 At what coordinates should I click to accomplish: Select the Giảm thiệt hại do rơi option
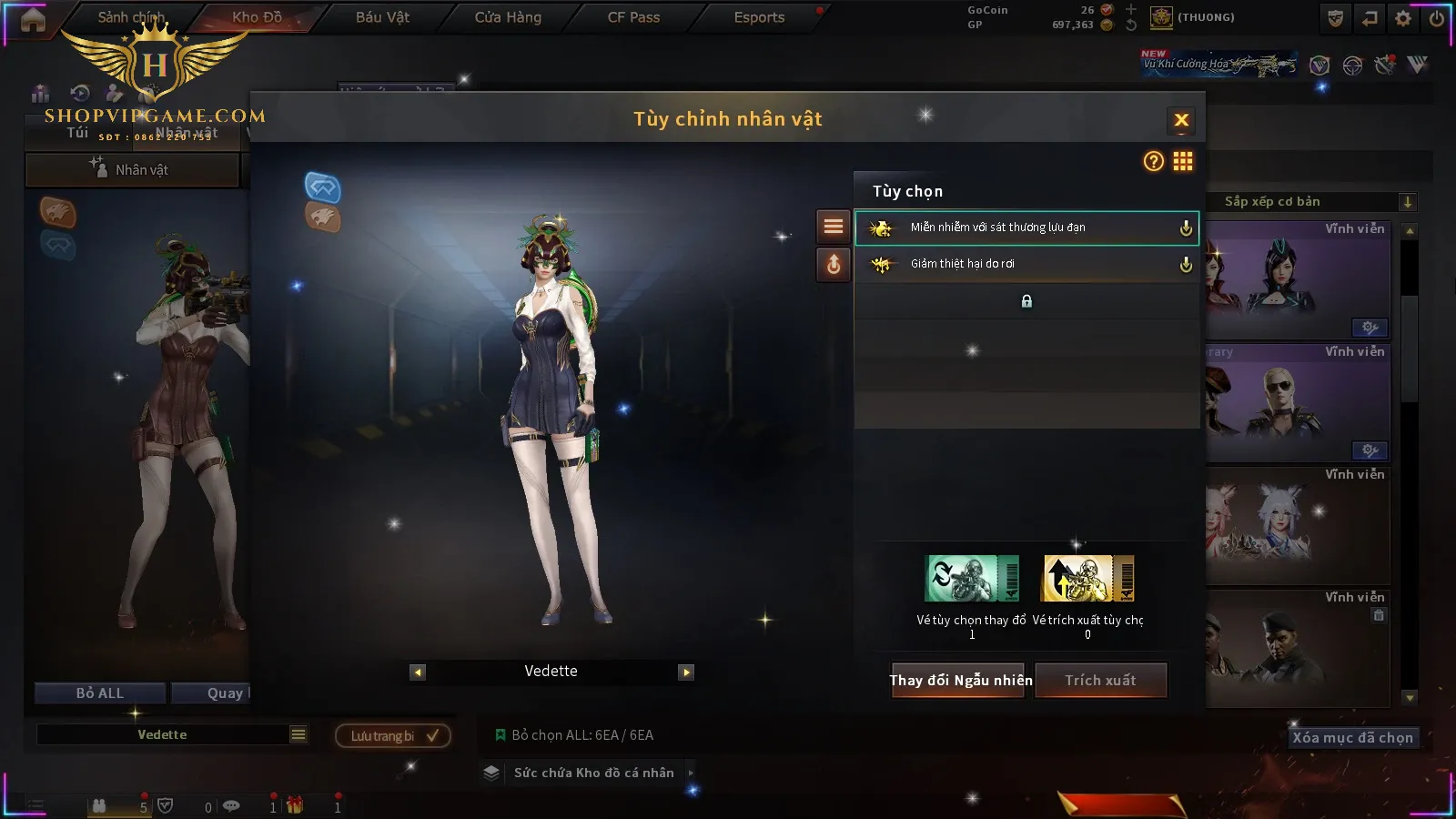tap(1026, 264)
